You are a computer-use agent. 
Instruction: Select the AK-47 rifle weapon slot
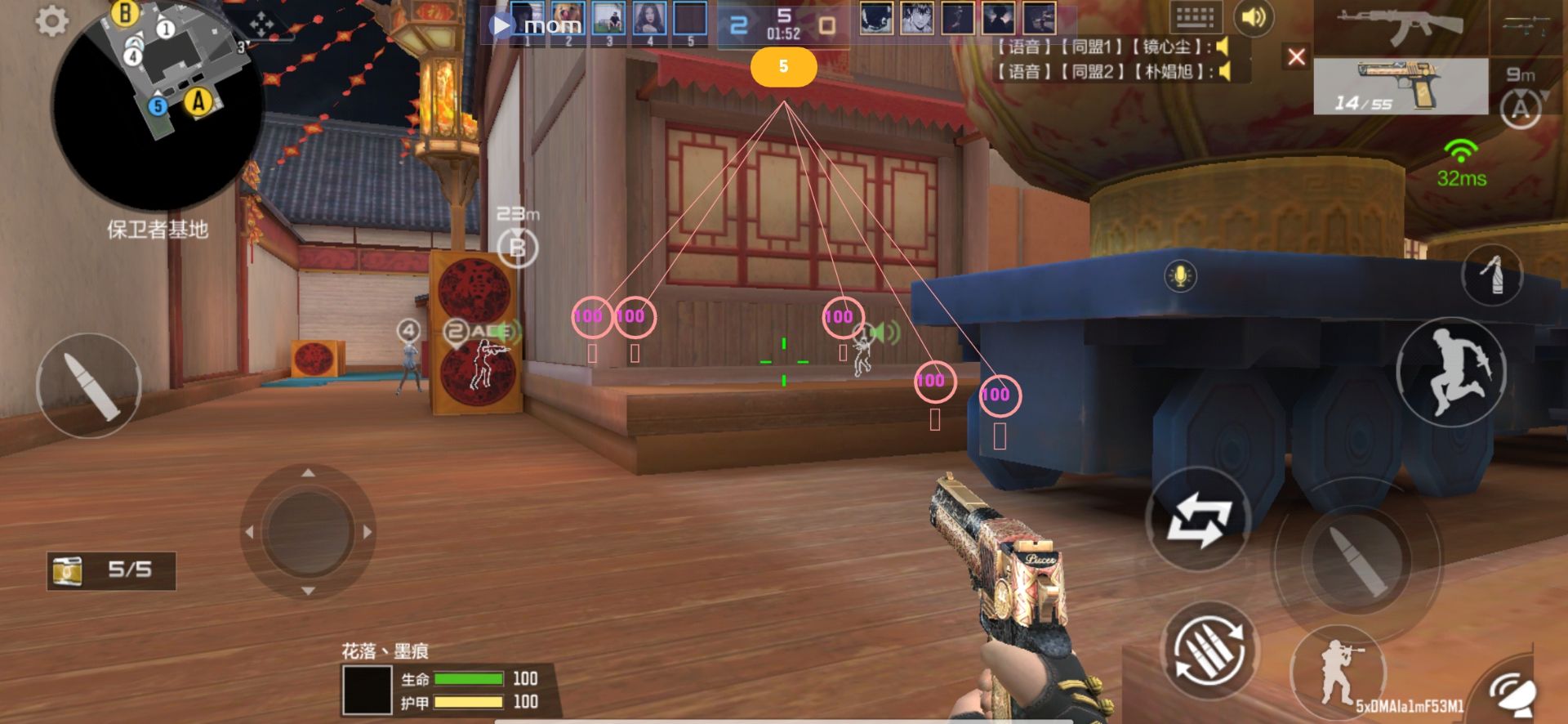coord(1400,27)
